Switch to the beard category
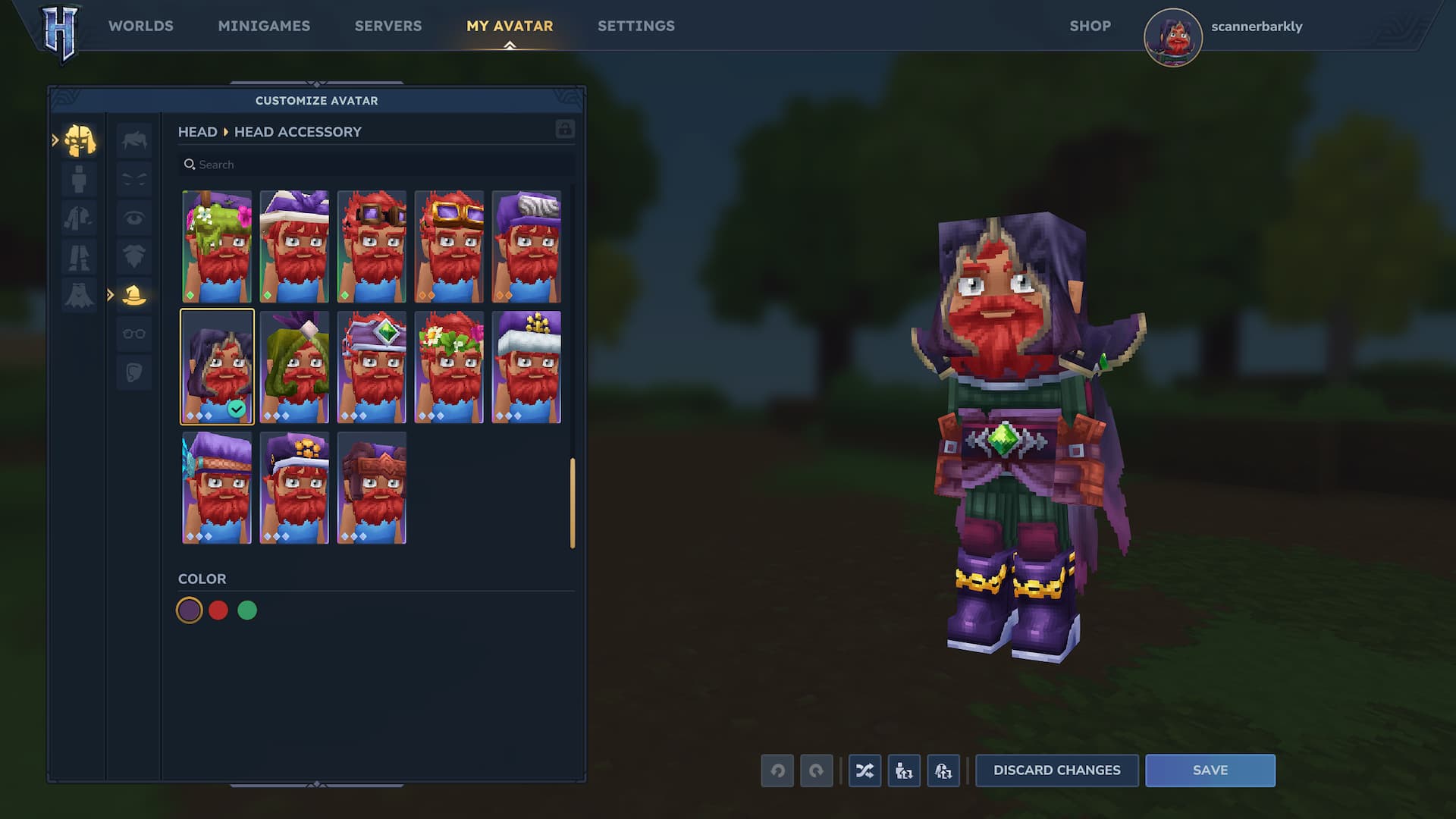The image size is (1456, 819). pyautogui.click(x=134, y=256)
